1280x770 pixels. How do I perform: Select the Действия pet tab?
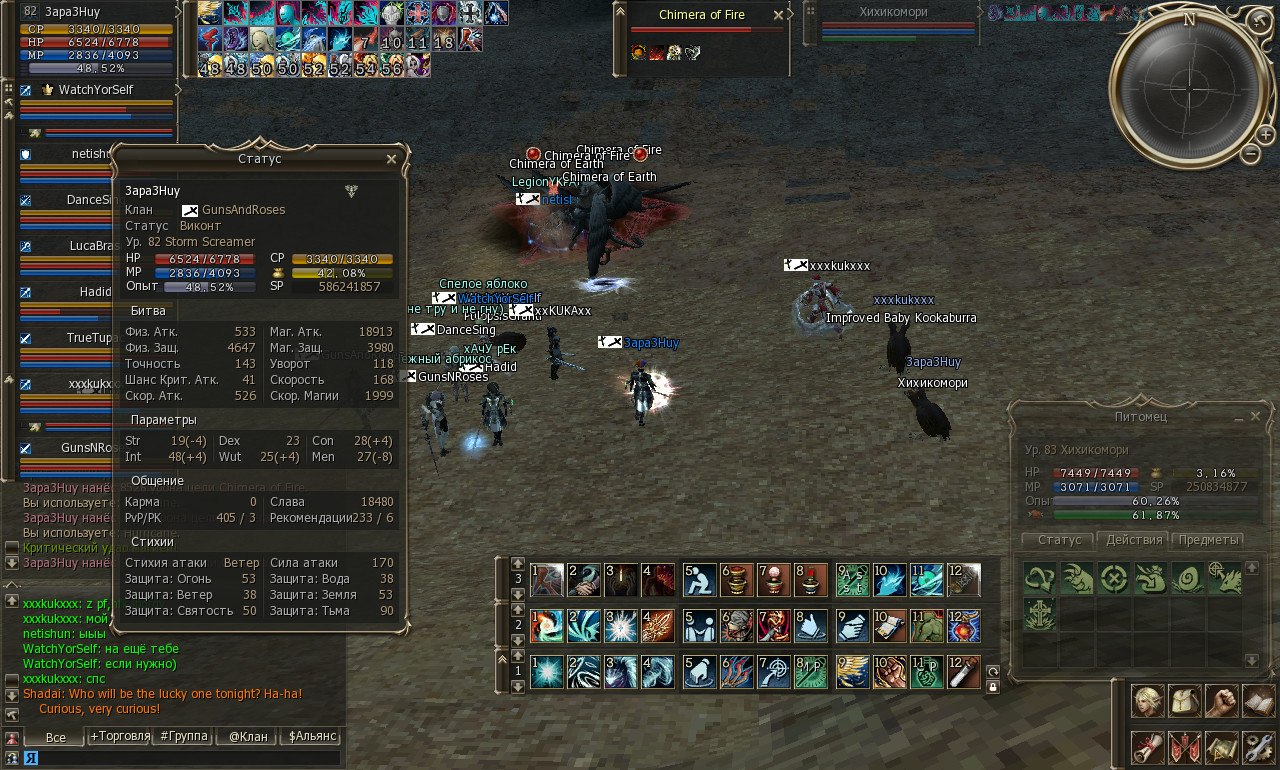(1134, 540)
